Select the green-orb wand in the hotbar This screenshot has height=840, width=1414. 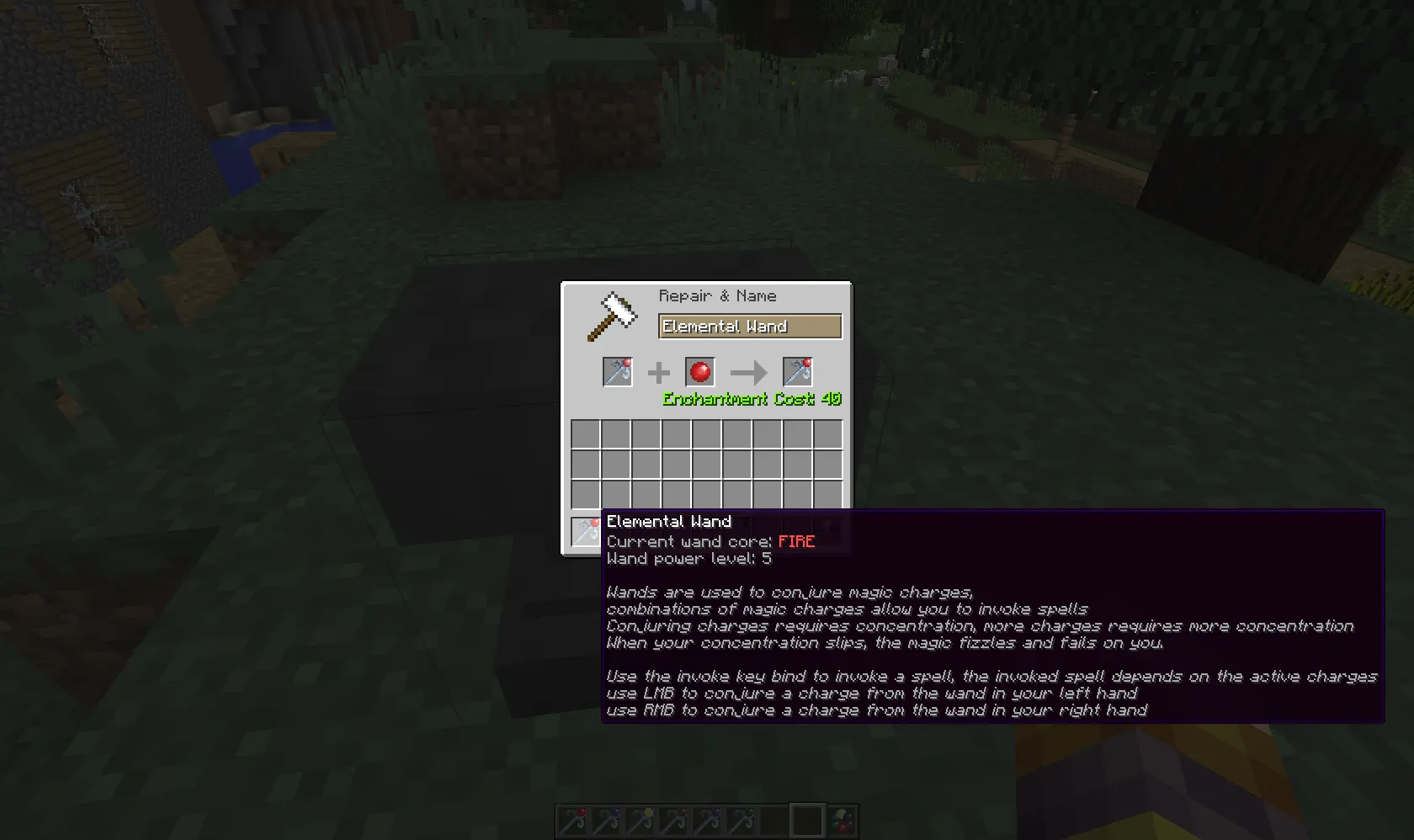742,821
